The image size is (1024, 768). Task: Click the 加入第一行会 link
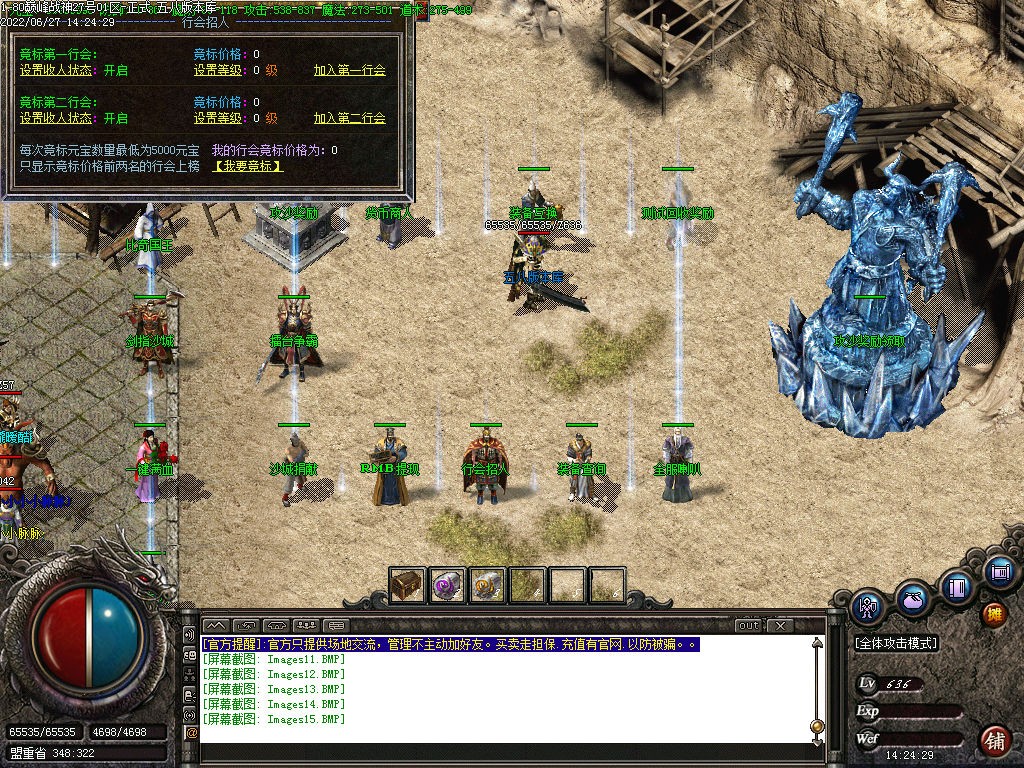(349, 71)
